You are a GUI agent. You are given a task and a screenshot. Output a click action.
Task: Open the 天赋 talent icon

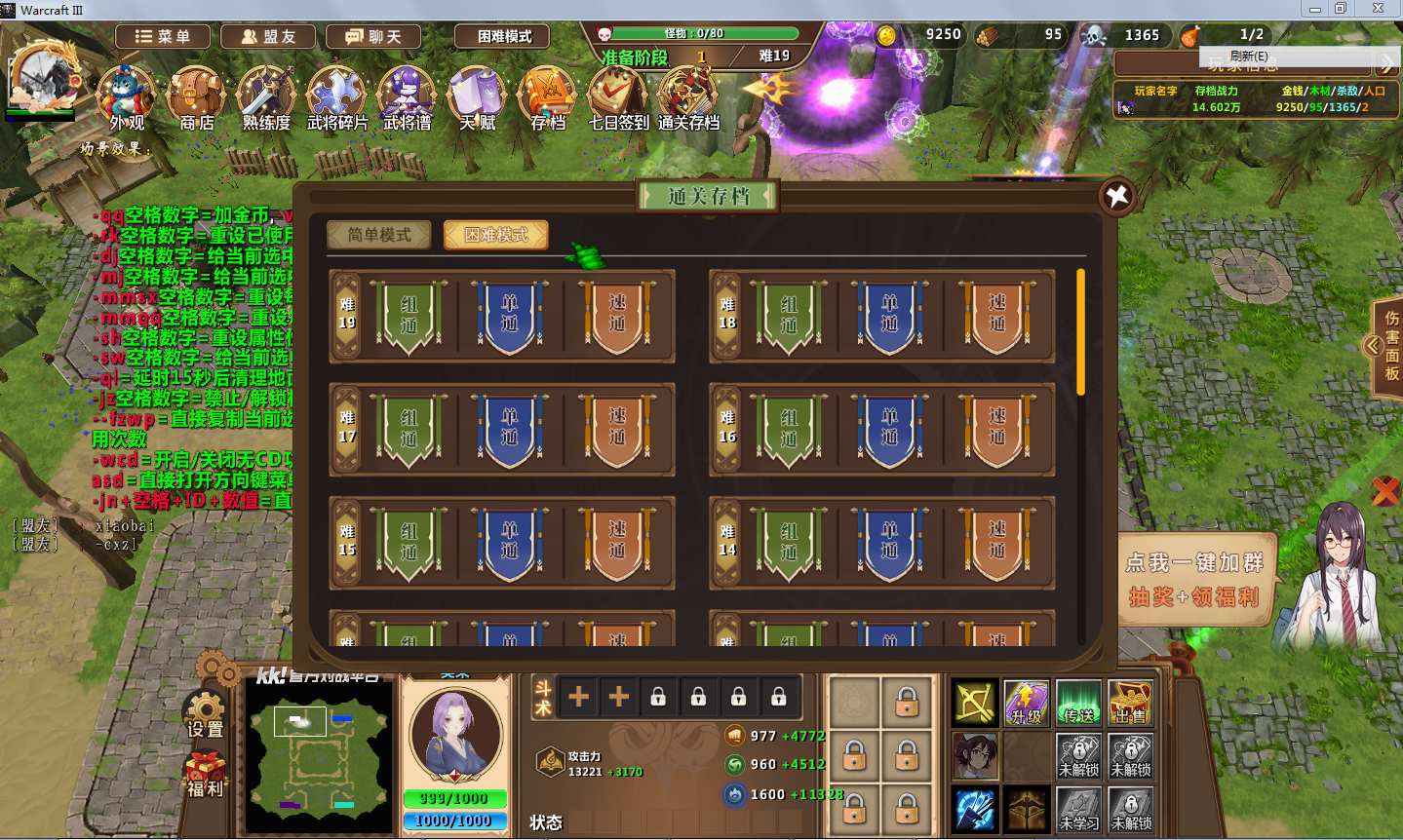coord(478,95)
